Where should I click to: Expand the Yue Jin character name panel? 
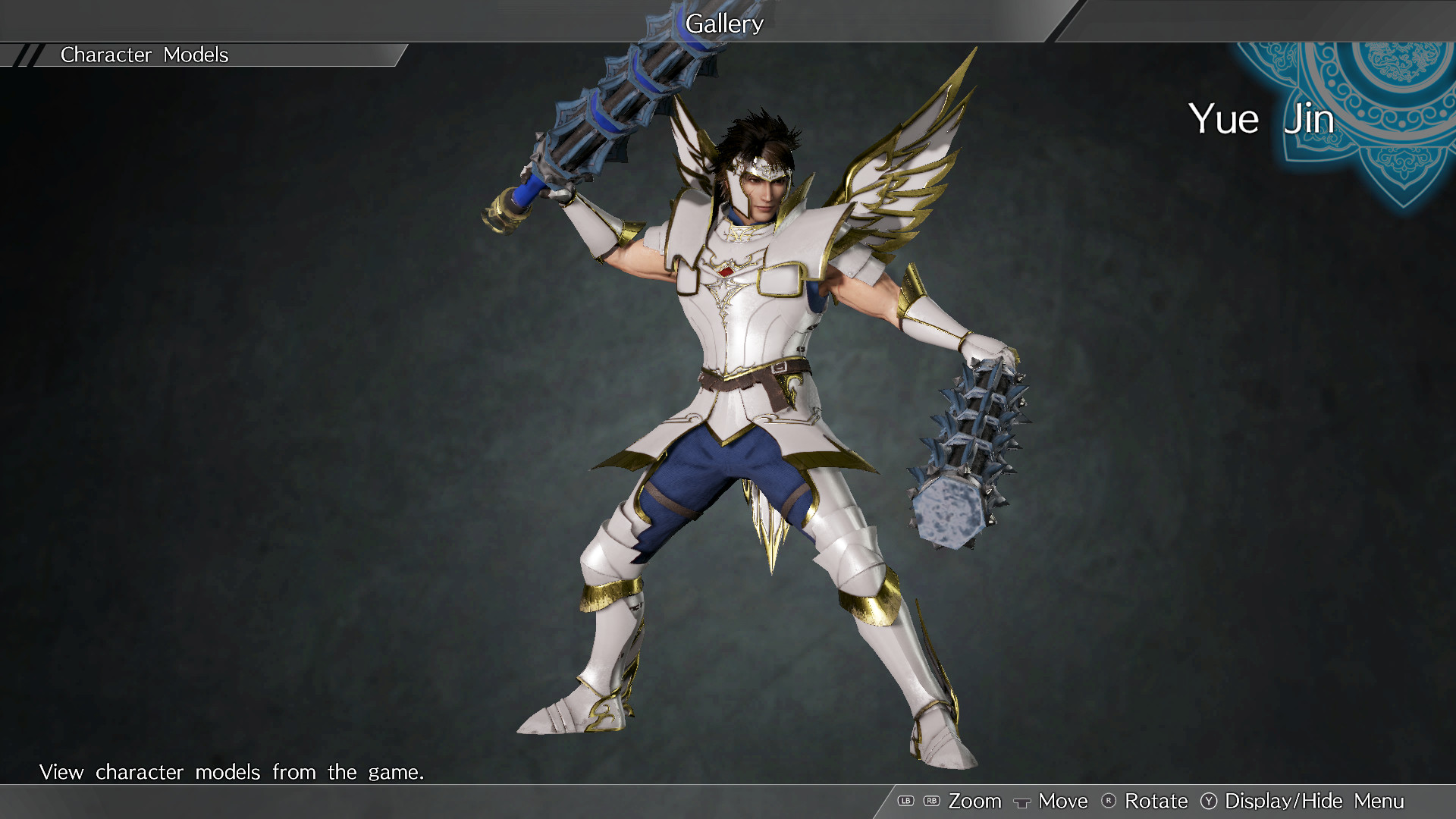pyautogui.click(x=1260, y=119)
